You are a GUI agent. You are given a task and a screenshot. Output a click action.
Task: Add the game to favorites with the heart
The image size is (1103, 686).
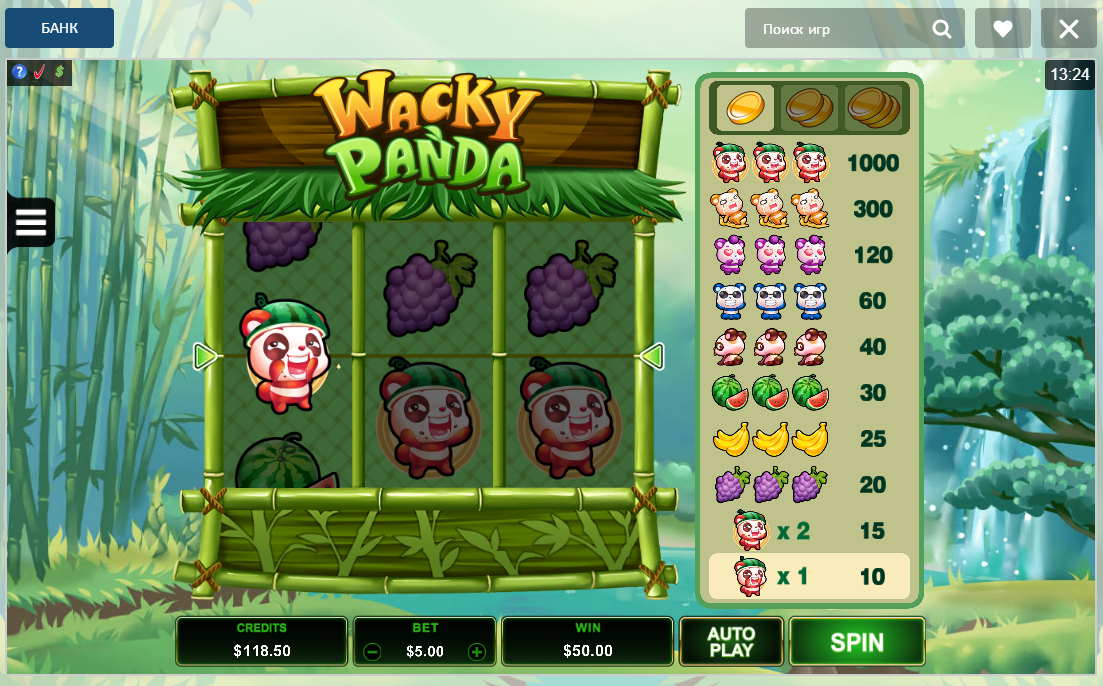[1003, 29]
